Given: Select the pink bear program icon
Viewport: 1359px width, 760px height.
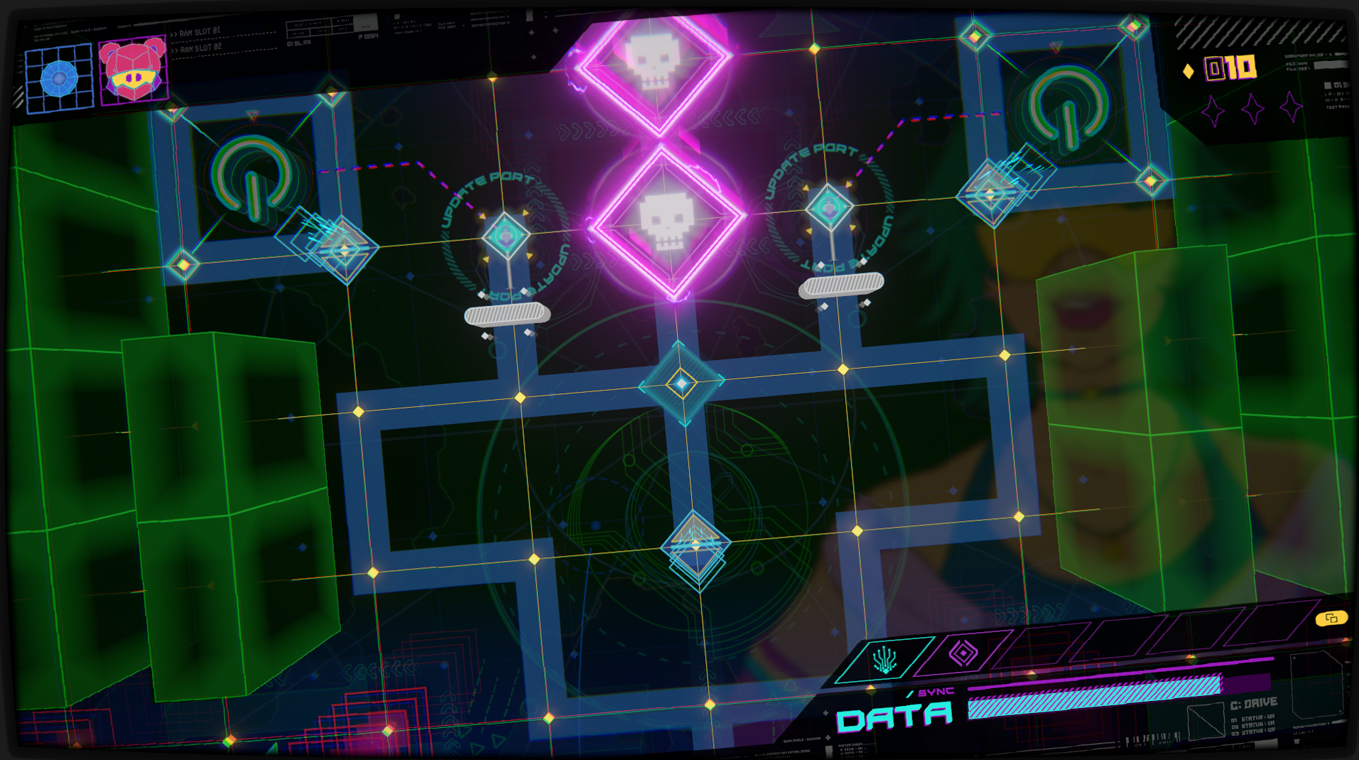Looking at the screenshot, I should pos(133,70).
